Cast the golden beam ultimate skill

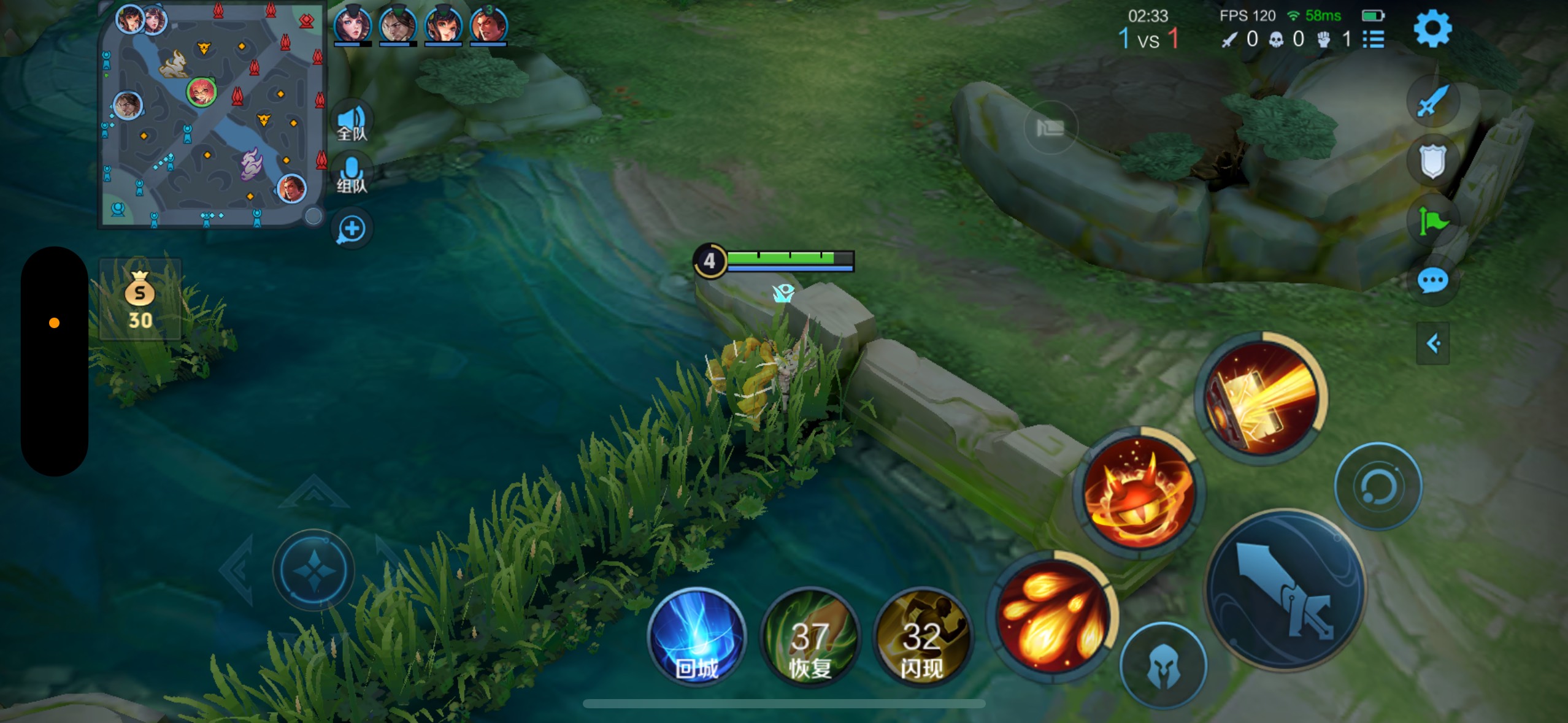coord(1261,397)
